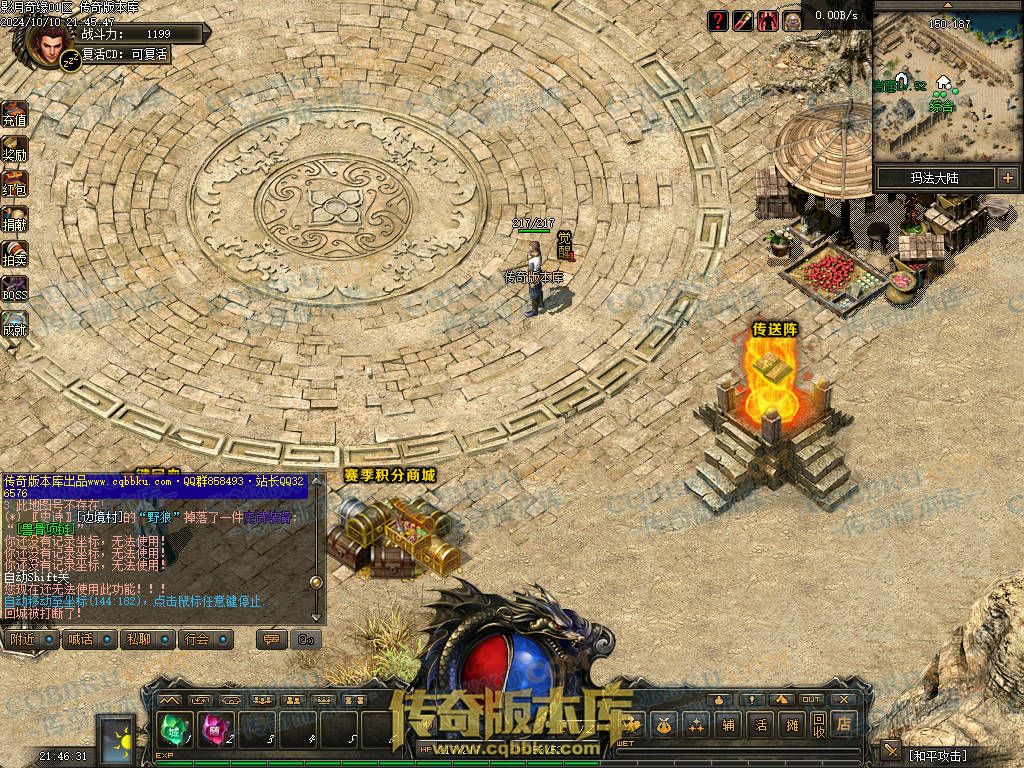Switch chat to the 私聊 private channel
Screen dimensions: 1024x768
tap(148, 639)
